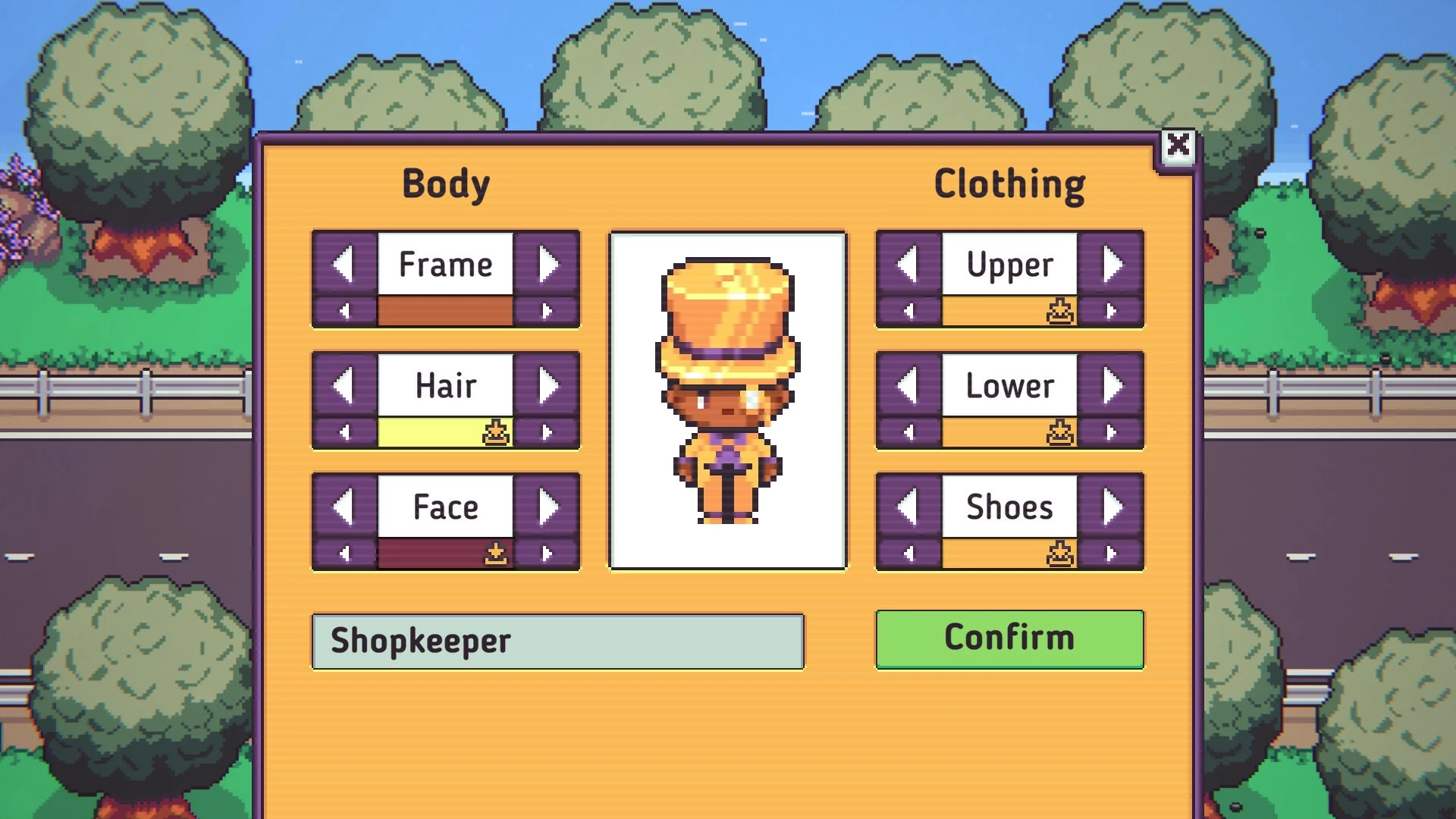The width and height of the screenshot is (1456, 819).
Task: Choose the previous Face option
Action: [x=344, y=507]
